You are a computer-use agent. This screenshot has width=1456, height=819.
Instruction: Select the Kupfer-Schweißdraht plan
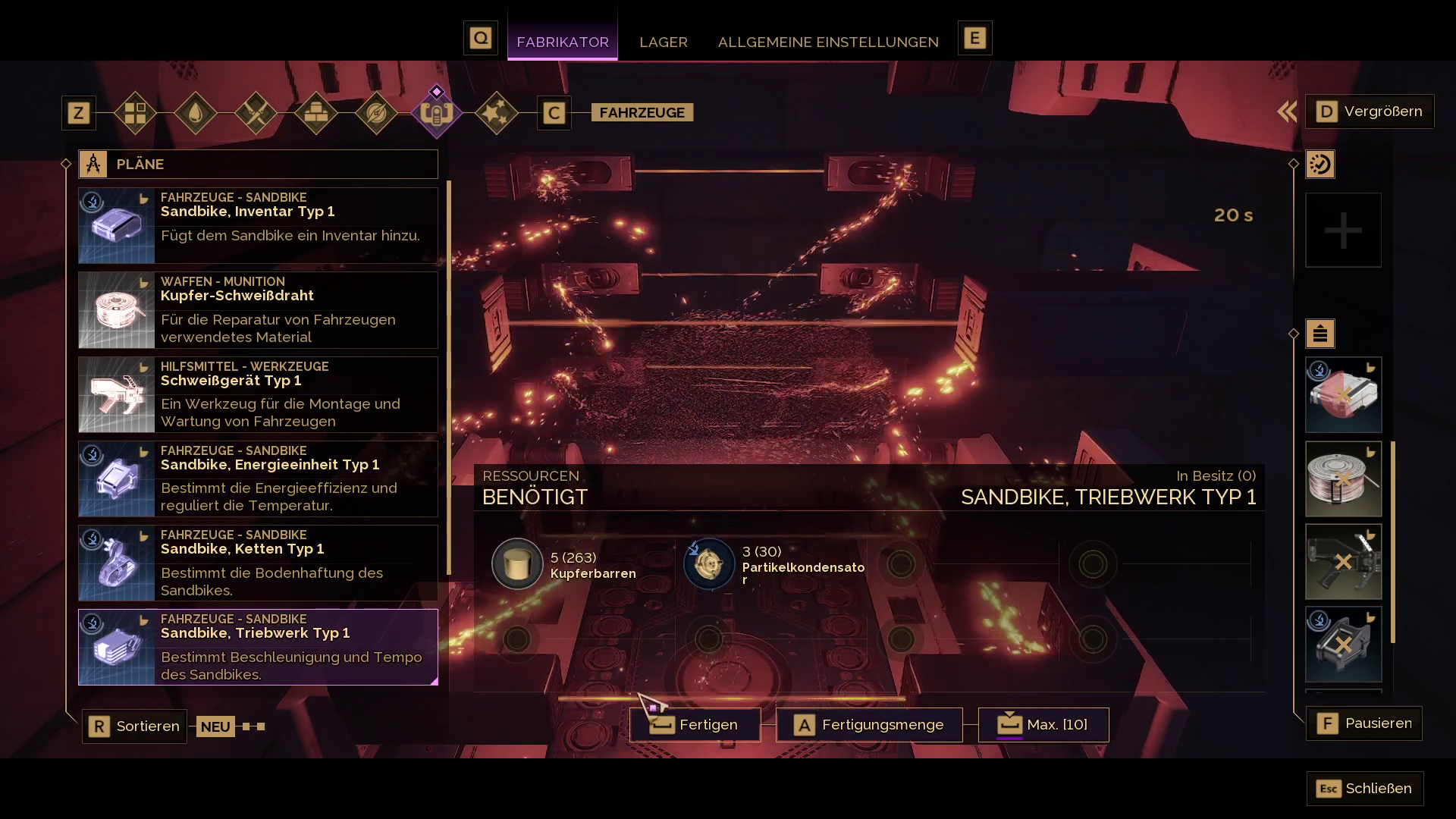tap(258, 310)
